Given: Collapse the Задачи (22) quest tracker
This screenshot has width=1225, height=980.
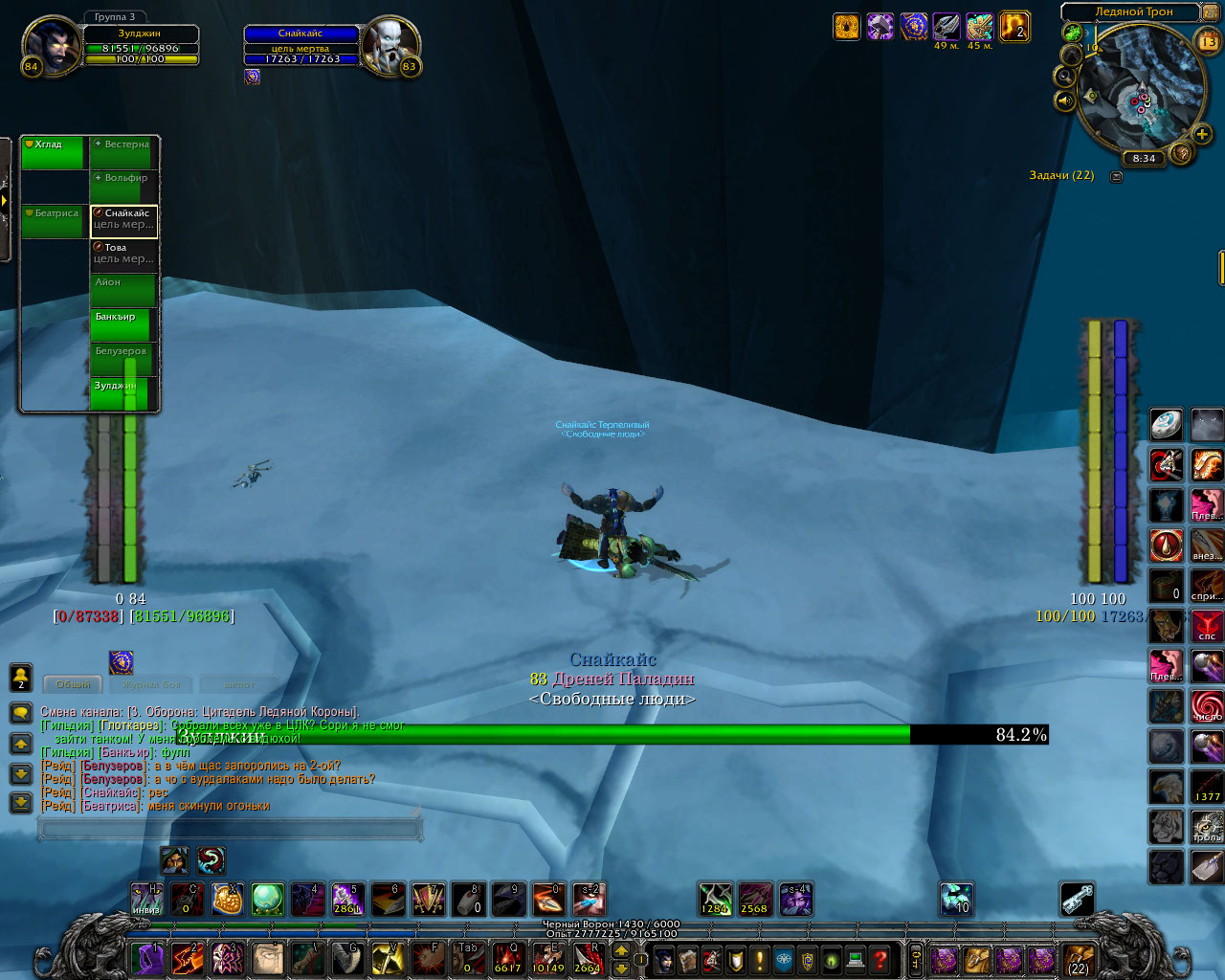Looking at the screenshot, I should (1116, 176).
